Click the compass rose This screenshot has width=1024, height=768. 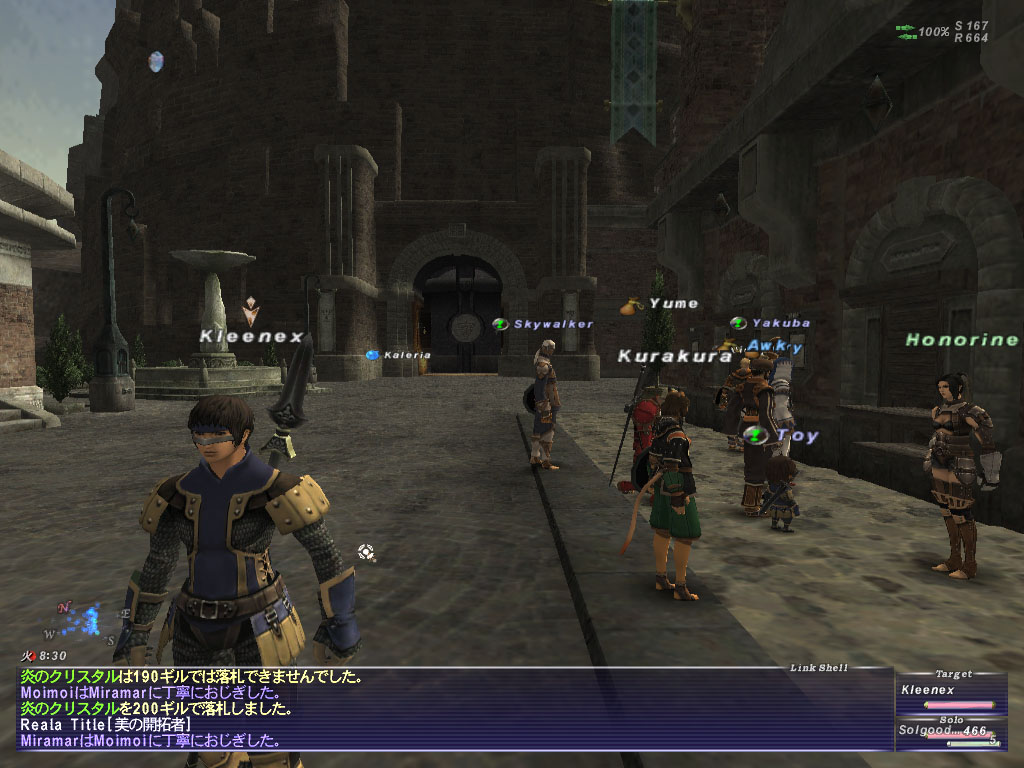coord(87,621)
